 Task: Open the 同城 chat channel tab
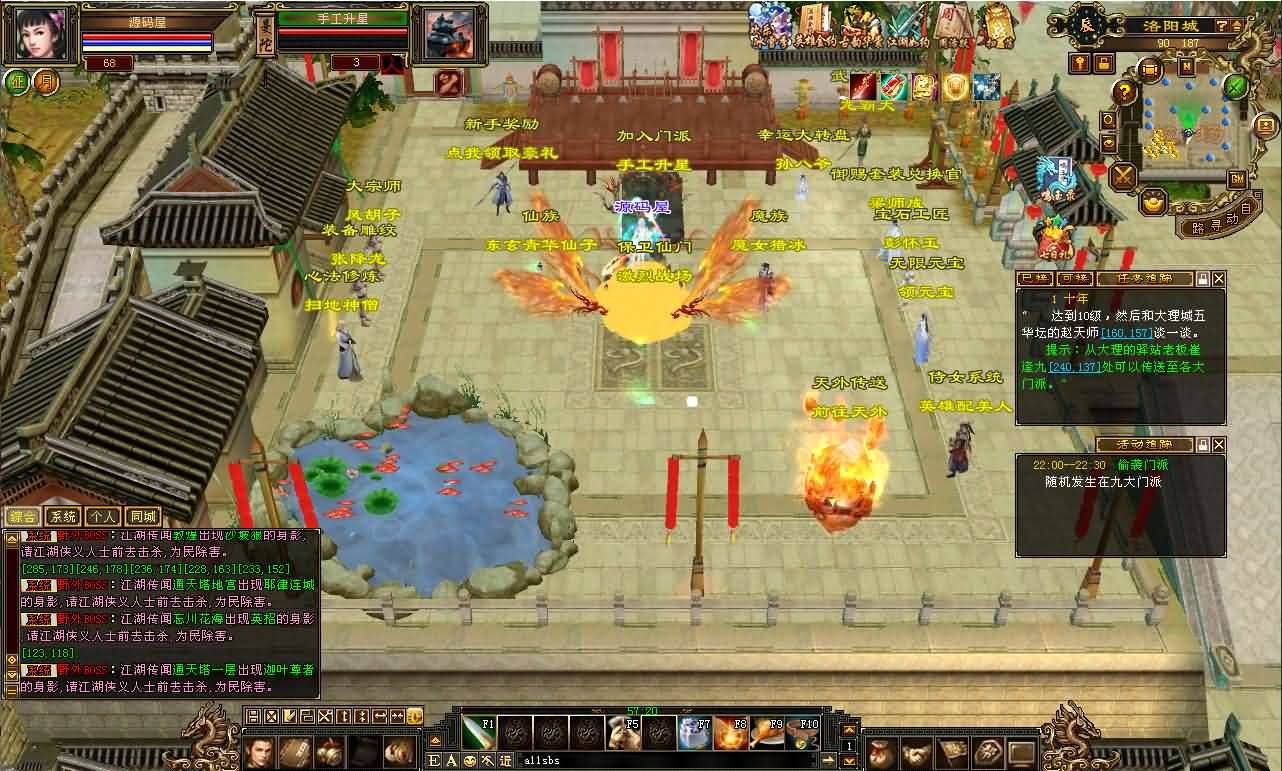click(x=143, y=517)
